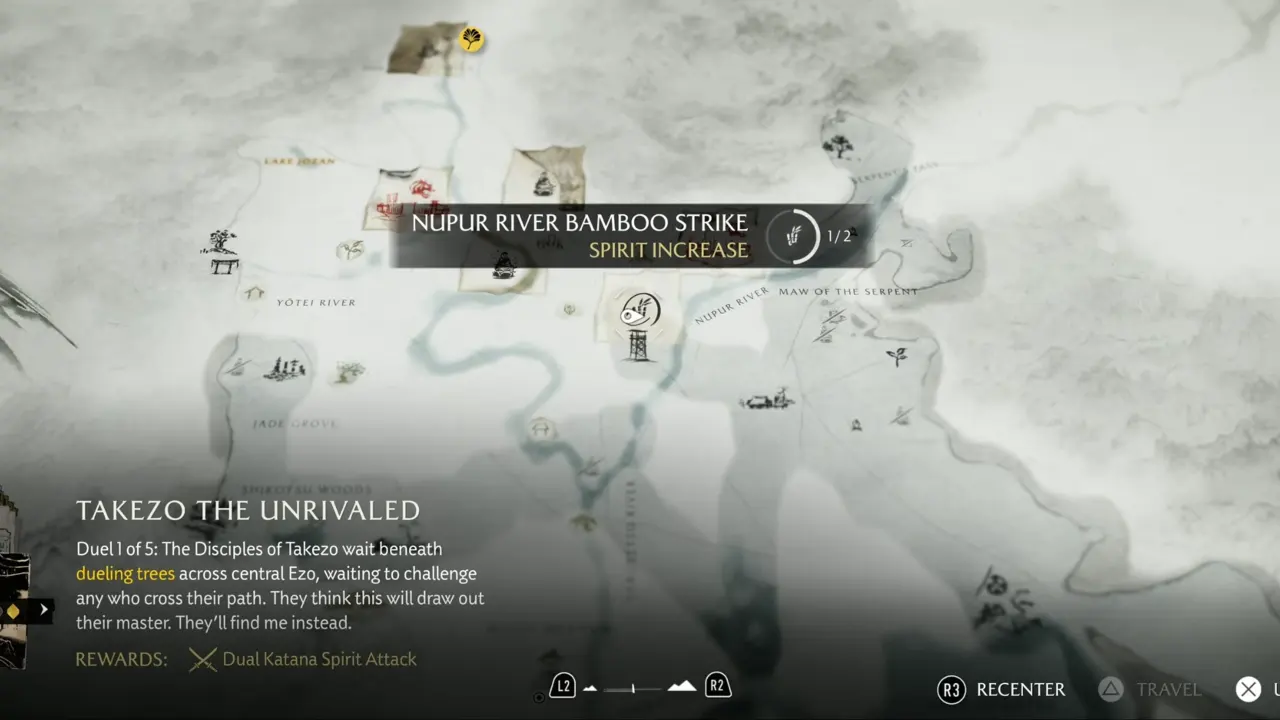The image size is (1280, 720).
Task: Pick the tree marker near Serpent's Tail
Action: tap(837, 147)
